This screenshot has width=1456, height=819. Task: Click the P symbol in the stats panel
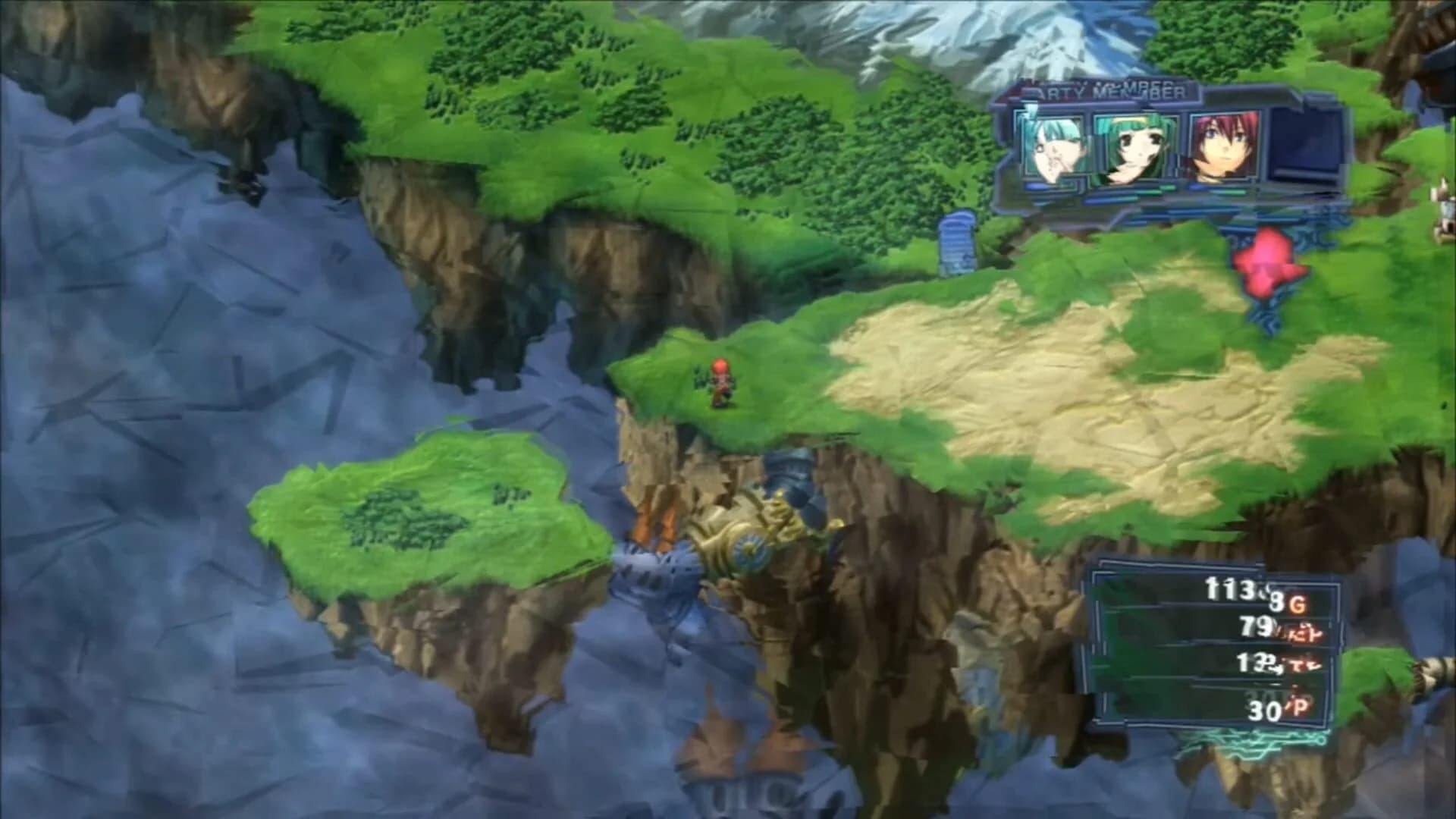[1300, 707]
